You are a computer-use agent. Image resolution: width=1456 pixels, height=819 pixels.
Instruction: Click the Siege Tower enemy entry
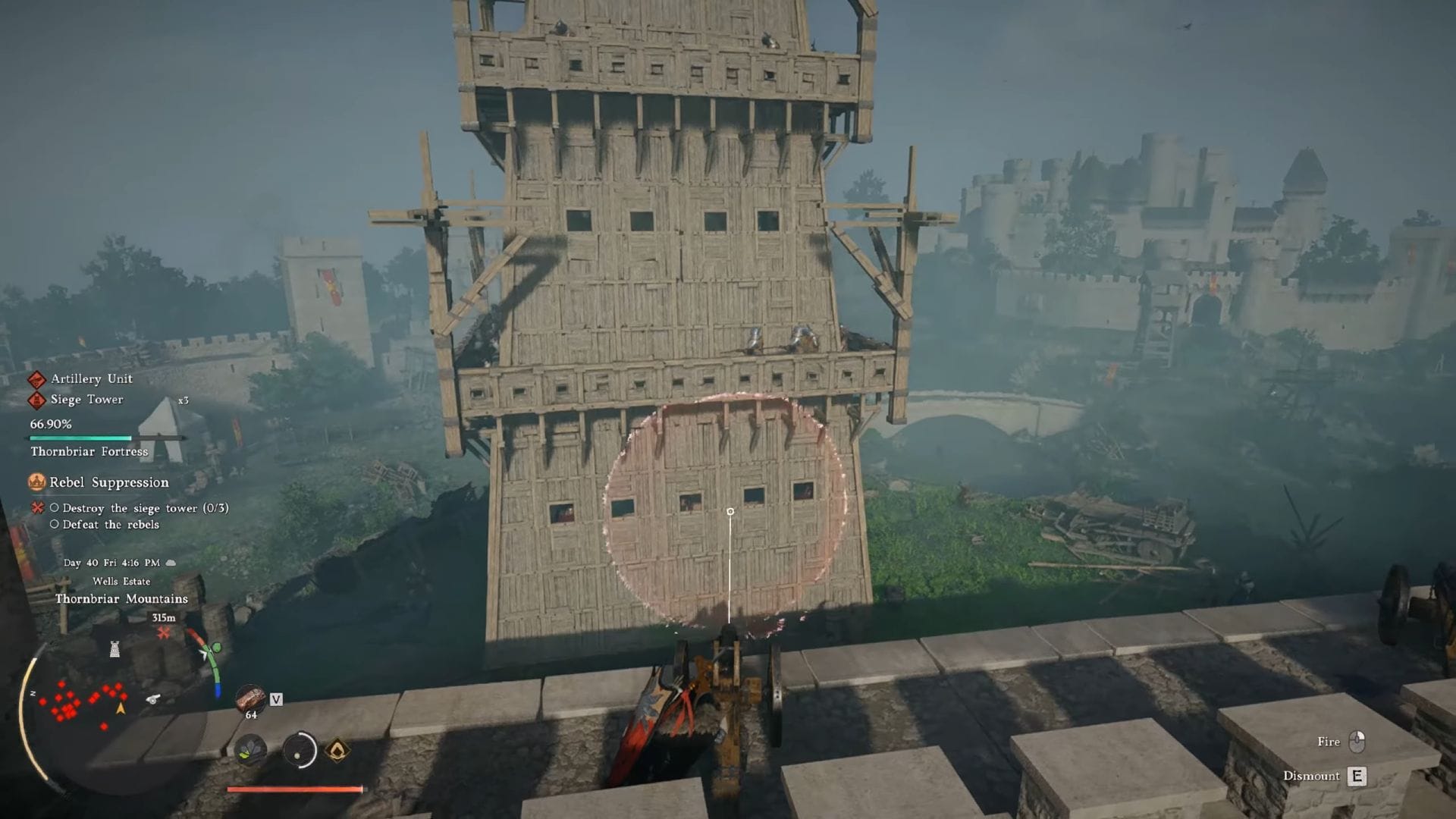(86, 400)
